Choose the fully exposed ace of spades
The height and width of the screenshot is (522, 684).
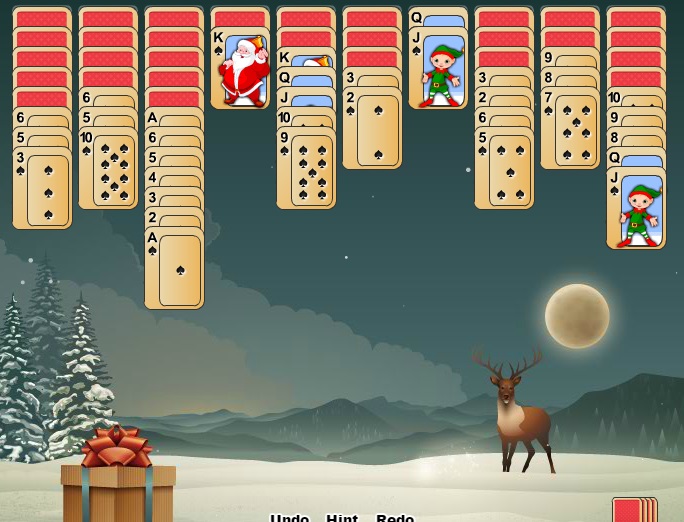pos(174,269)
